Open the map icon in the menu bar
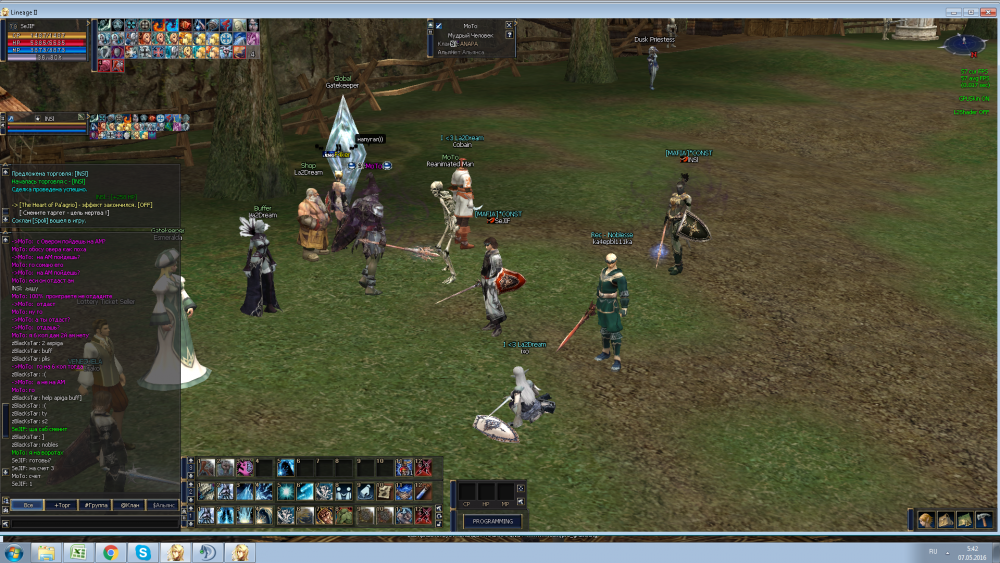 tap(964, 519)
